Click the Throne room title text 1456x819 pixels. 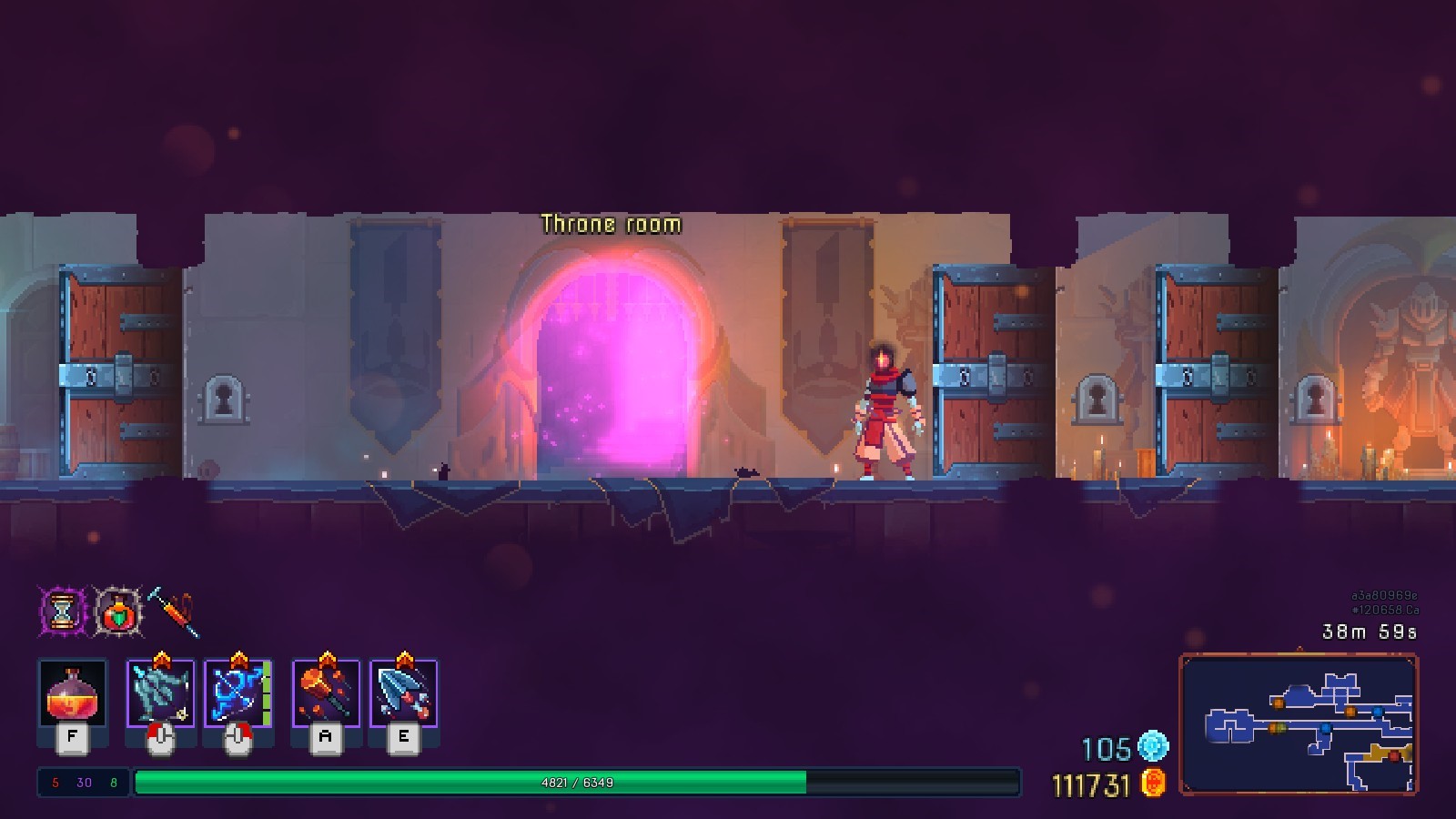[x=610, y=223]
